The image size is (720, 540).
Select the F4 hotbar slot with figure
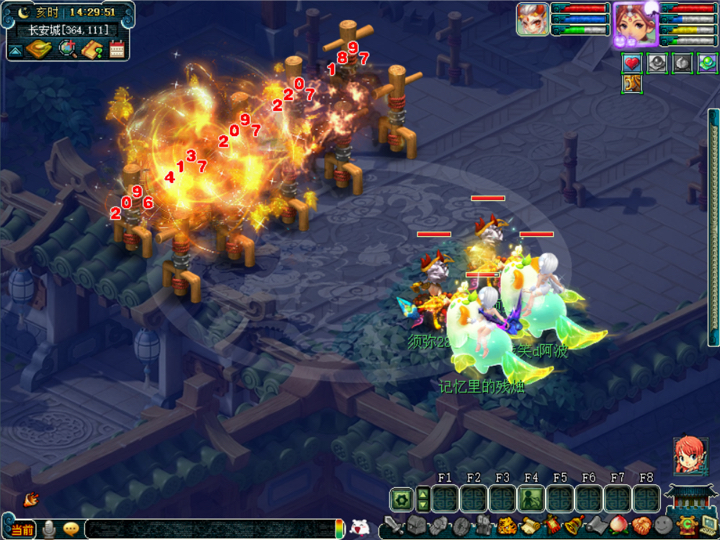531,498
